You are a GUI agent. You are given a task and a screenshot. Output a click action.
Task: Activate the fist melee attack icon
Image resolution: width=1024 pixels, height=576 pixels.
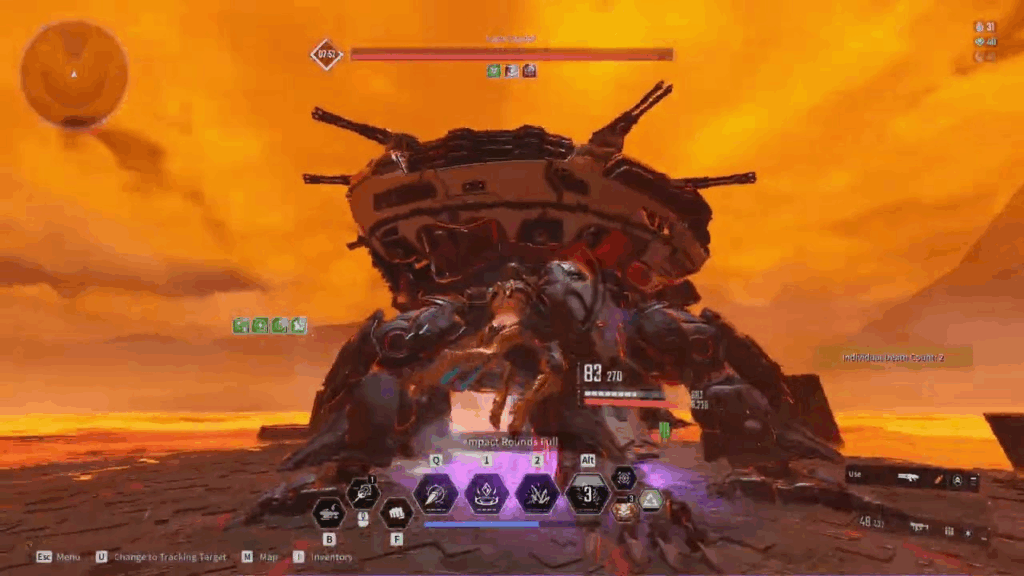pyautogui.click(x=396, y=514)
